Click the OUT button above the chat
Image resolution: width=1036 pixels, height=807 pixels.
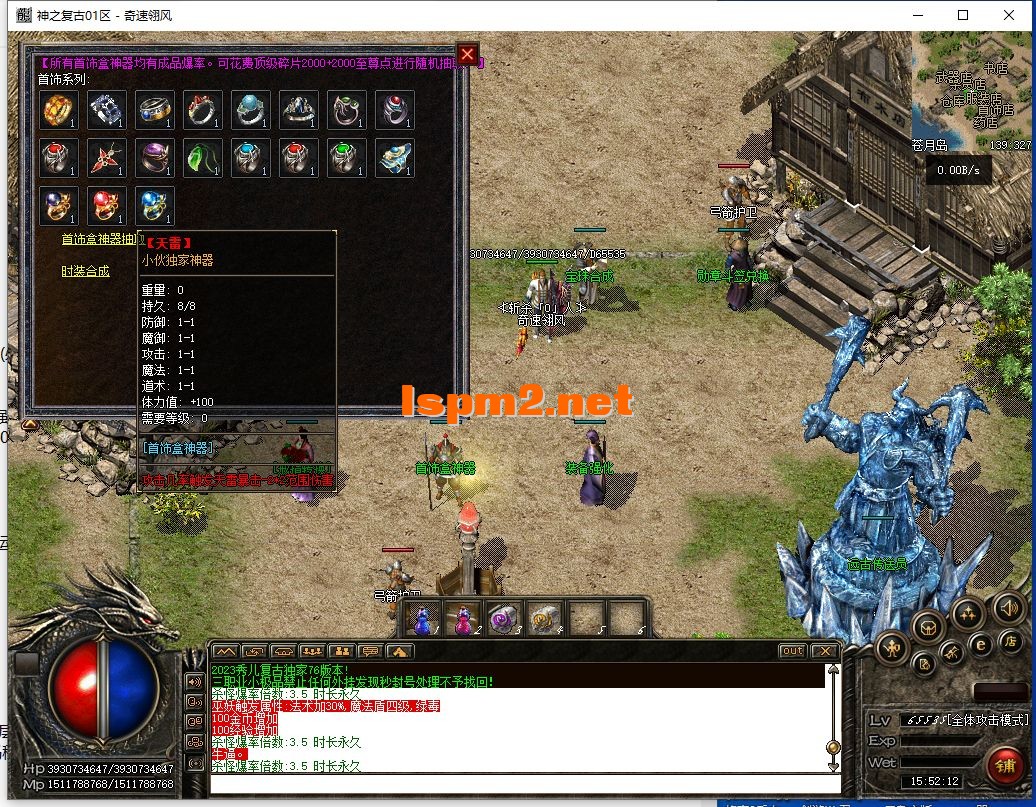tap(792, 651)
